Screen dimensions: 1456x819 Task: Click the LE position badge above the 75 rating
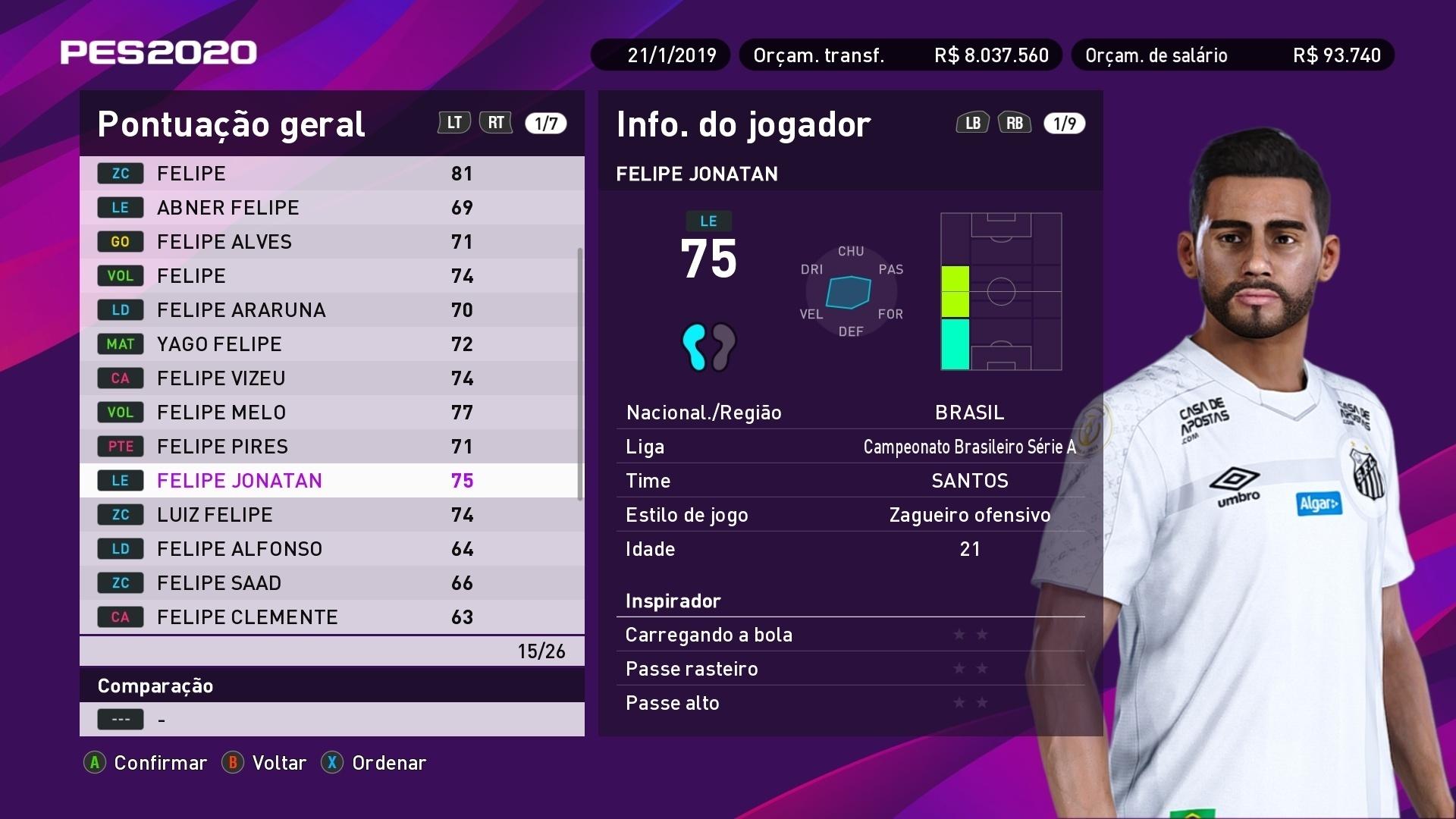coord(711,221)
